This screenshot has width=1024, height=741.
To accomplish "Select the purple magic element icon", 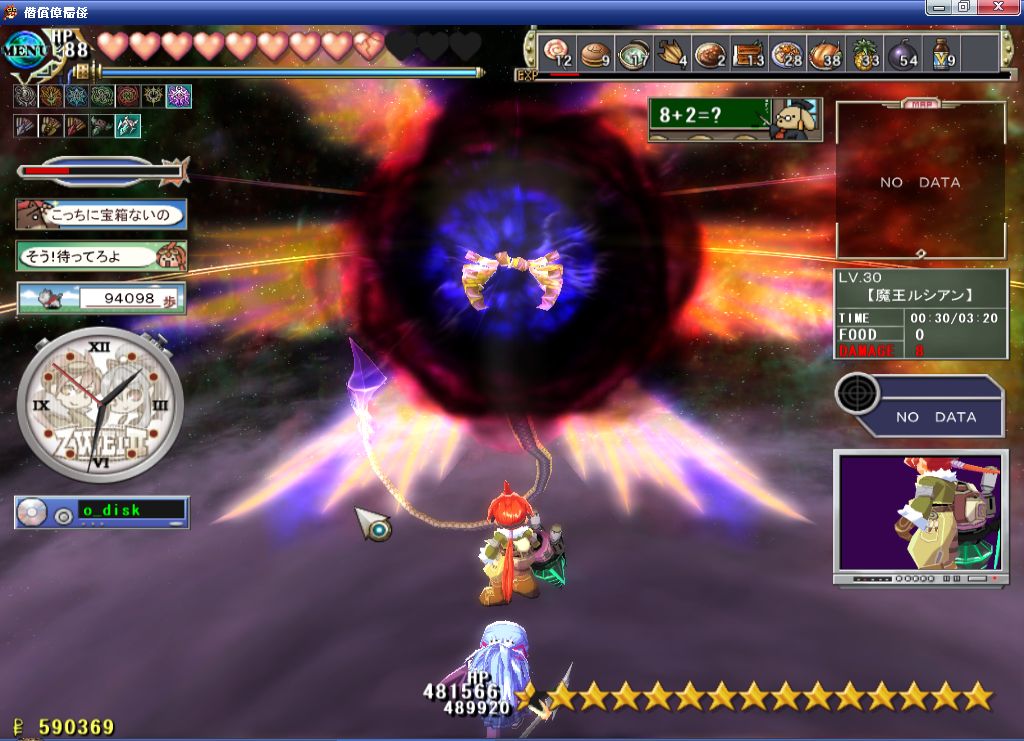I will pyautogui.click(x=179, y=96).
